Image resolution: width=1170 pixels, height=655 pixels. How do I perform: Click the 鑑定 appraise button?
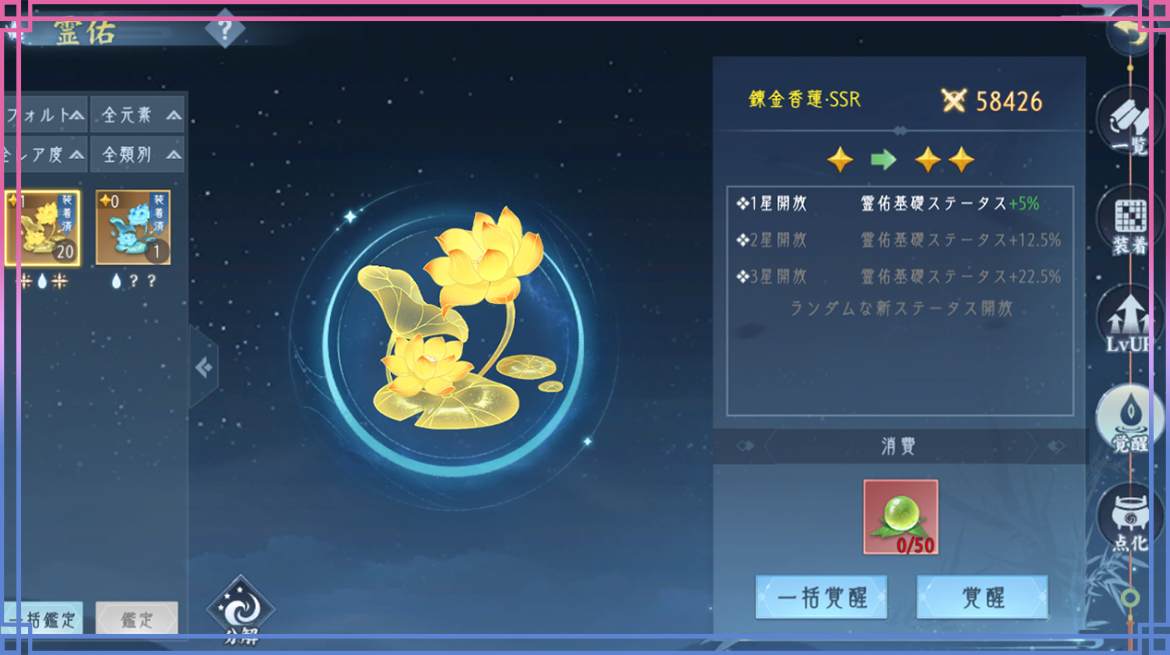point(137,618)
